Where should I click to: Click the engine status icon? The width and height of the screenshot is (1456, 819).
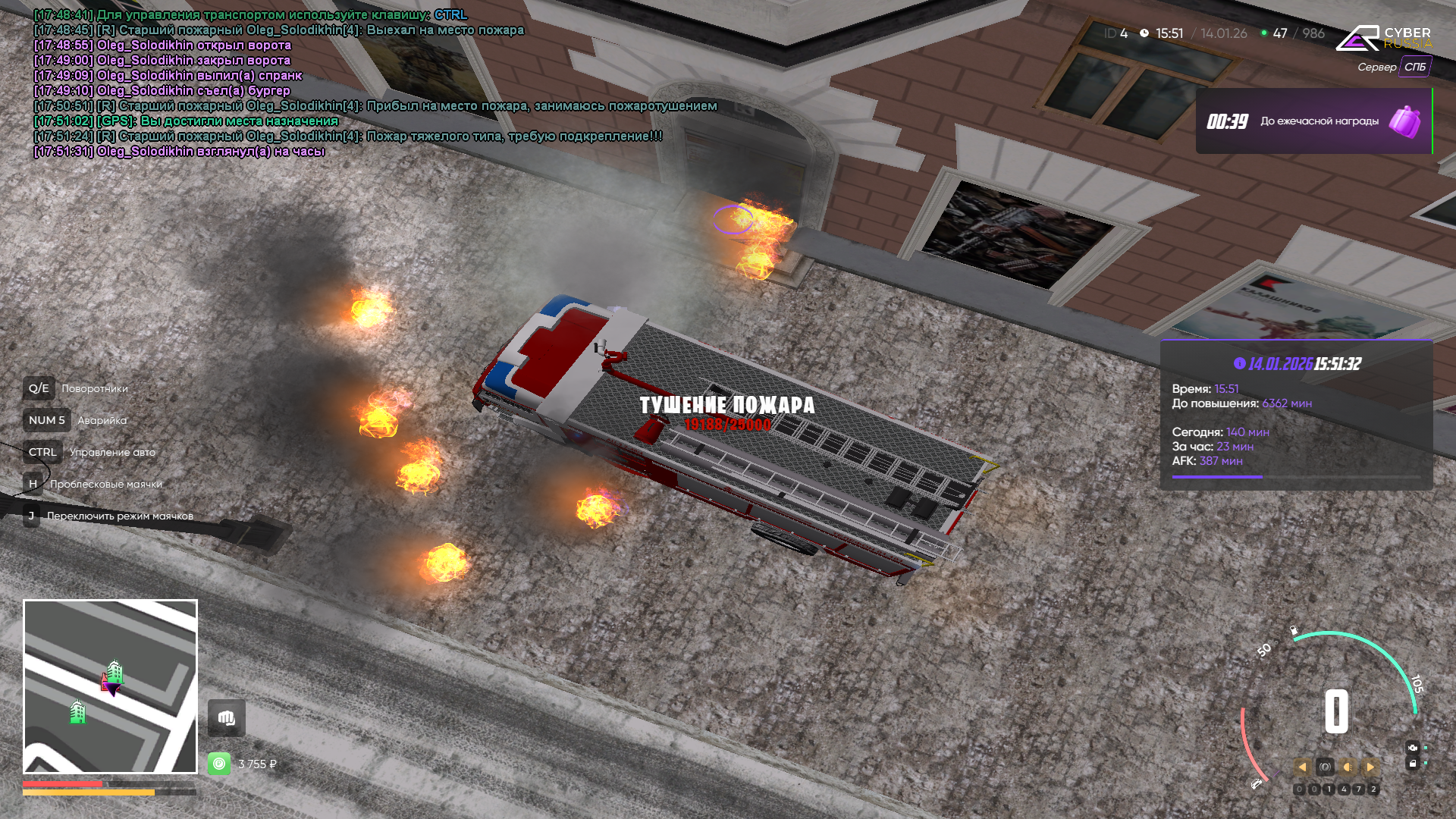[1412, 748]
